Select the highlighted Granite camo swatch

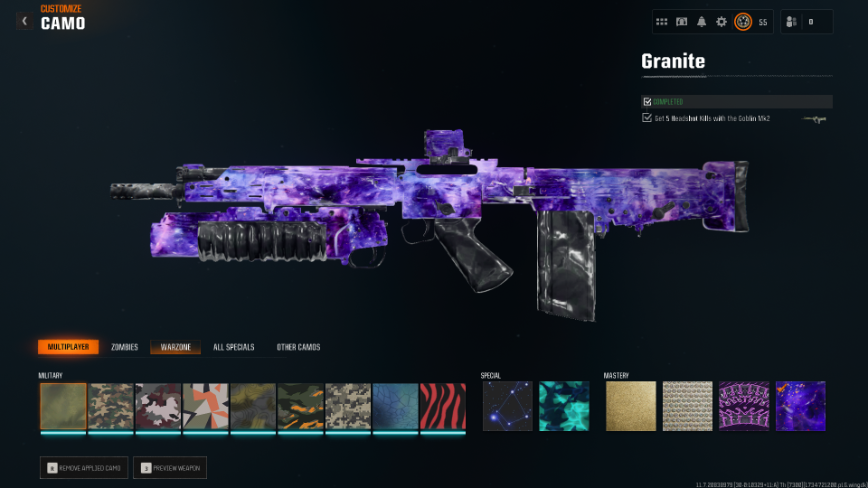pos(63,406)
